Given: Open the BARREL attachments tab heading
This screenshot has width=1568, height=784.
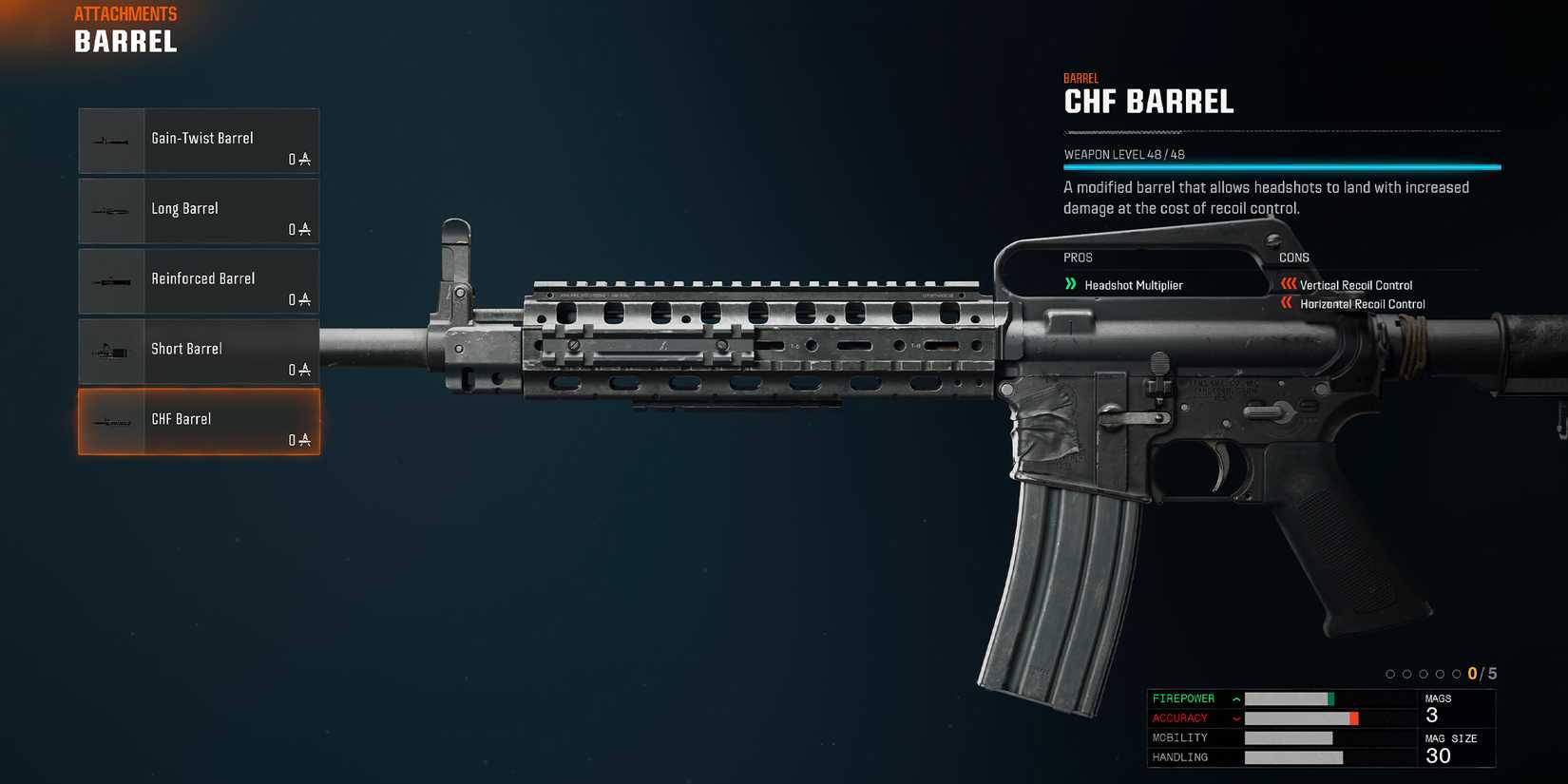Looking at the screenshot, I should coord(124,42).
